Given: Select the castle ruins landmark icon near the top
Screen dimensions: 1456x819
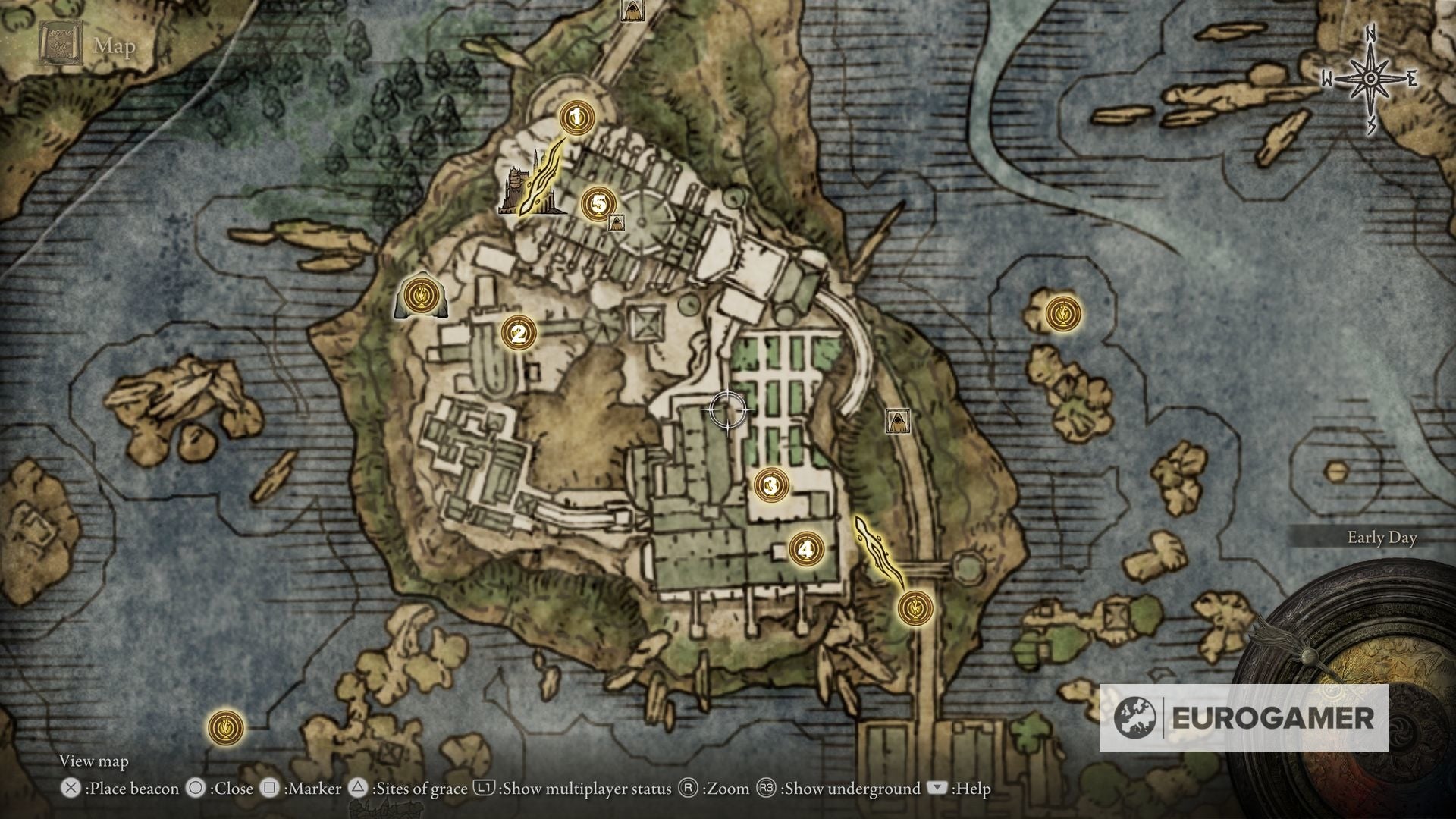Looking at the screenshot, I should [x=516, y=184].
